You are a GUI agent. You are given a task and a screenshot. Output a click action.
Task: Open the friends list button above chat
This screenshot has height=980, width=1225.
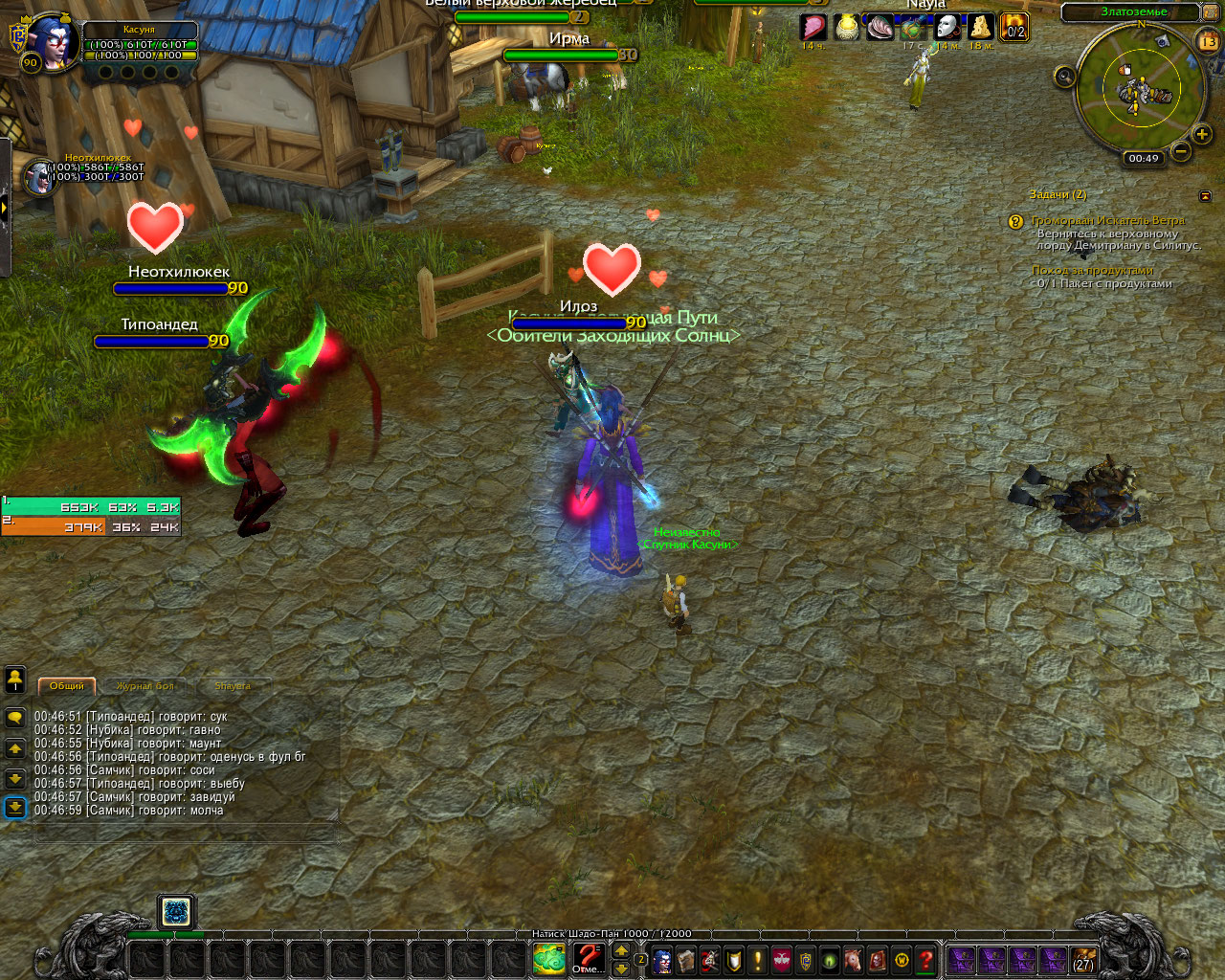(x=15, y=679)
